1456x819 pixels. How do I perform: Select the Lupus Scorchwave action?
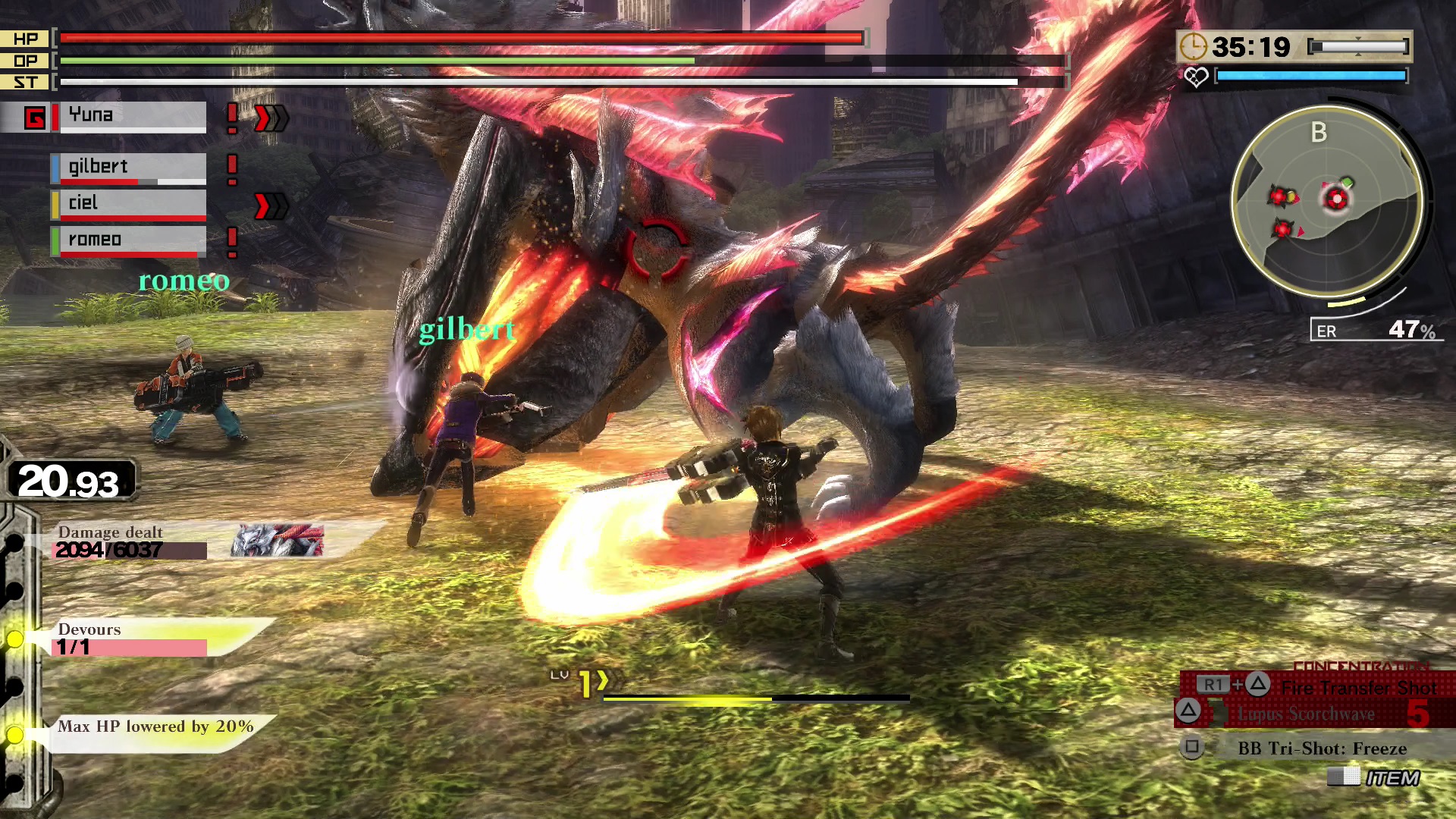coord(1305,714)
